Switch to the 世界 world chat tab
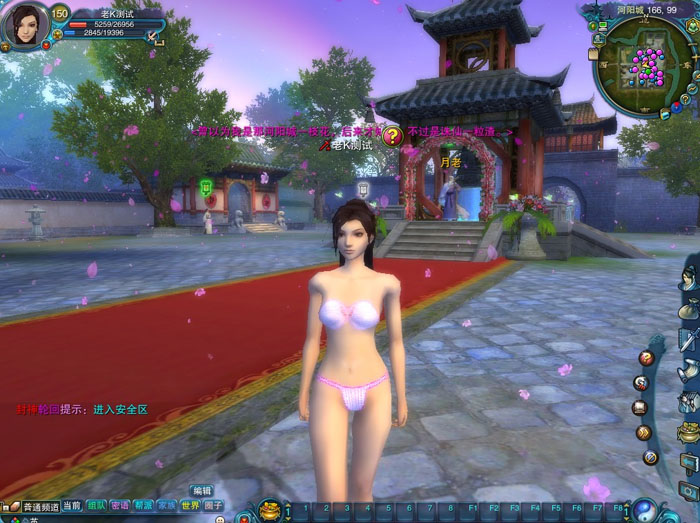This screenshot has width=700, height=523. click(190, 506)
